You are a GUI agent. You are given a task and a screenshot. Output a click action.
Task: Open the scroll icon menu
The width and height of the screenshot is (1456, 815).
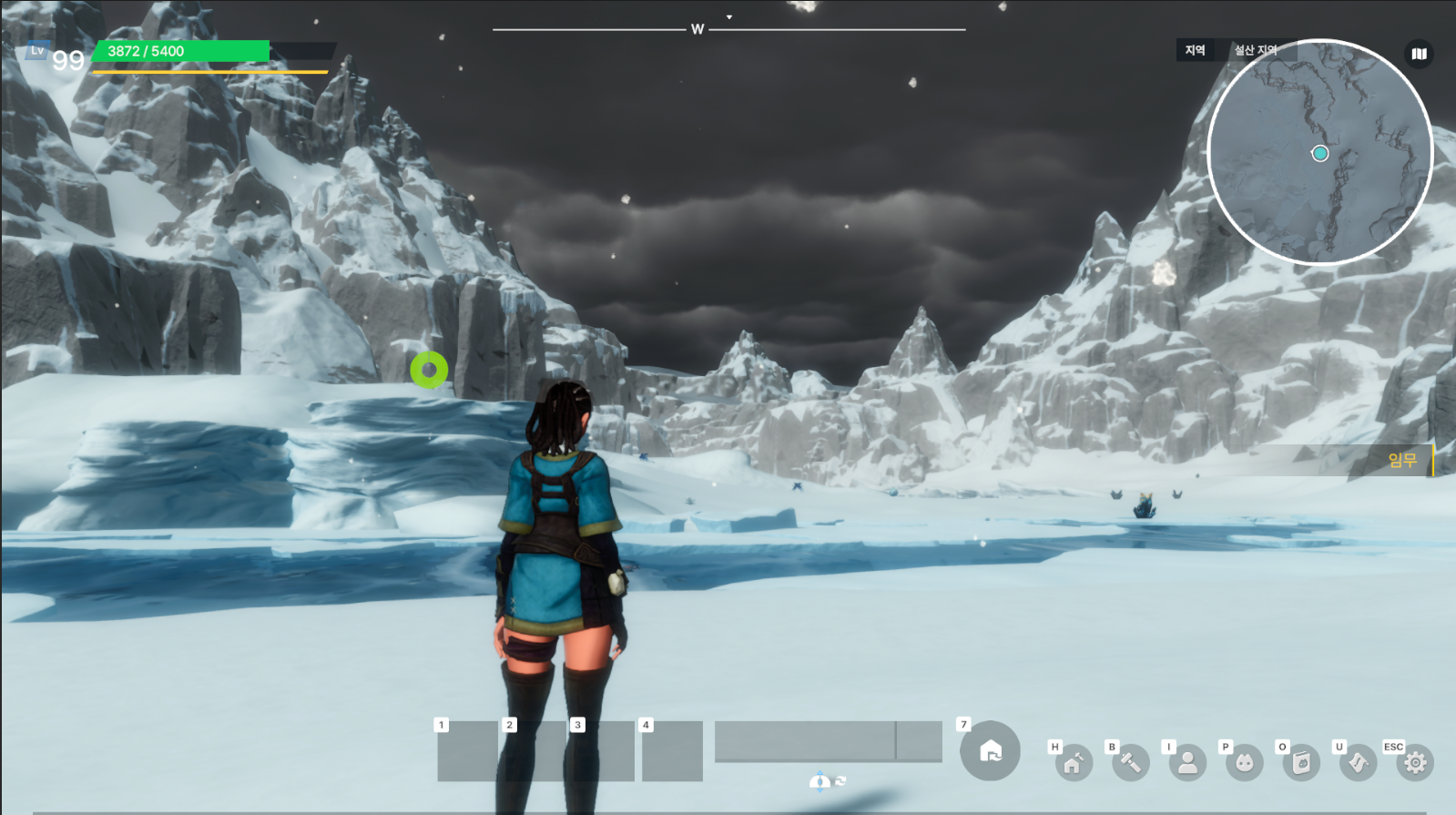coord(1359,763)
